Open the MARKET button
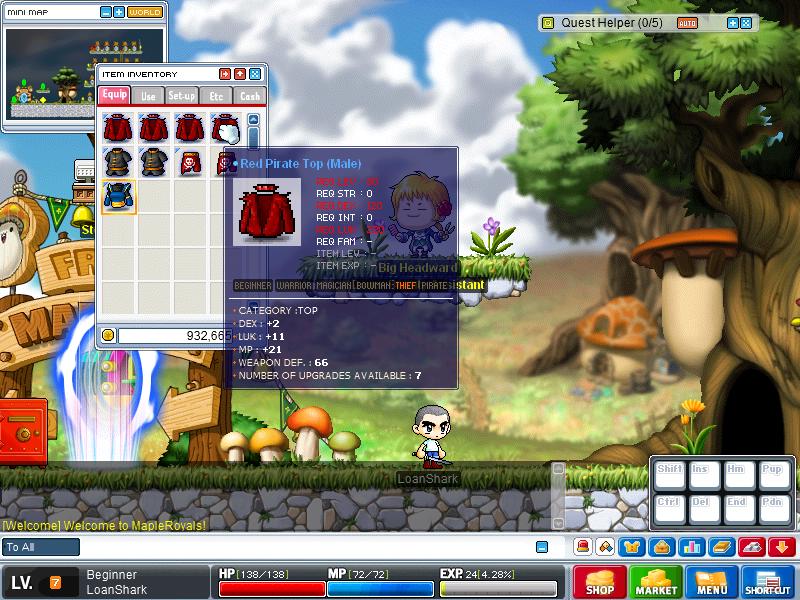Screen dimensions: 800x600 point(656,581)
